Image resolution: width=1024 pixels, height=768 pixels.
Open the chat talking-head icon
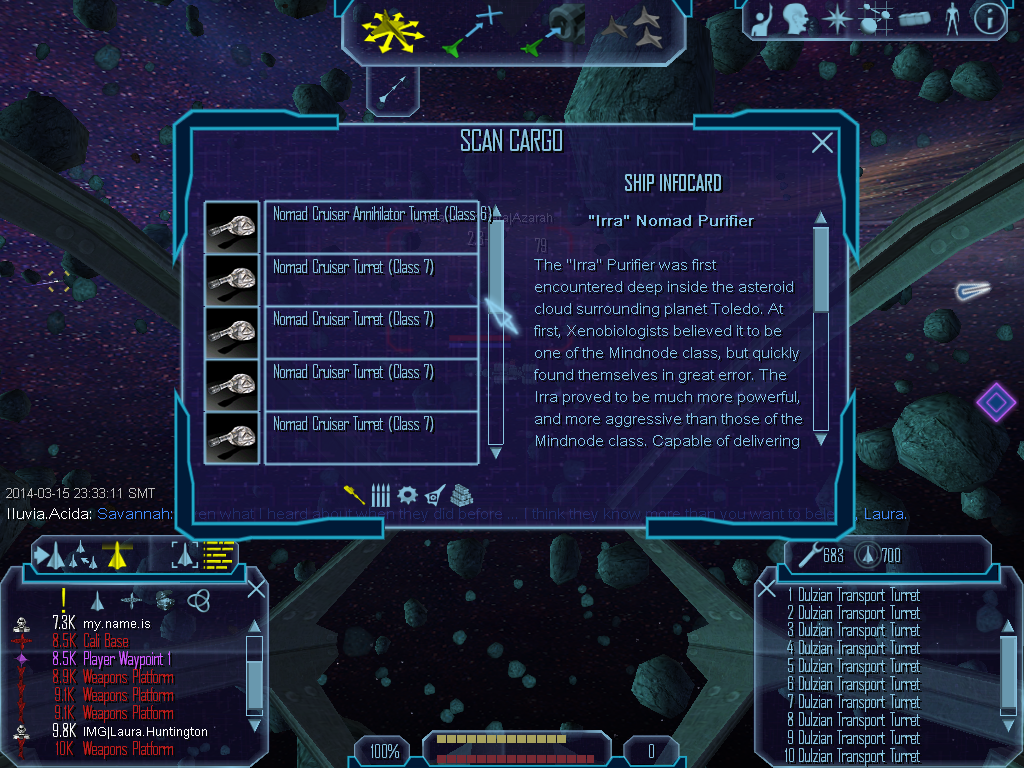coord(795,19)
